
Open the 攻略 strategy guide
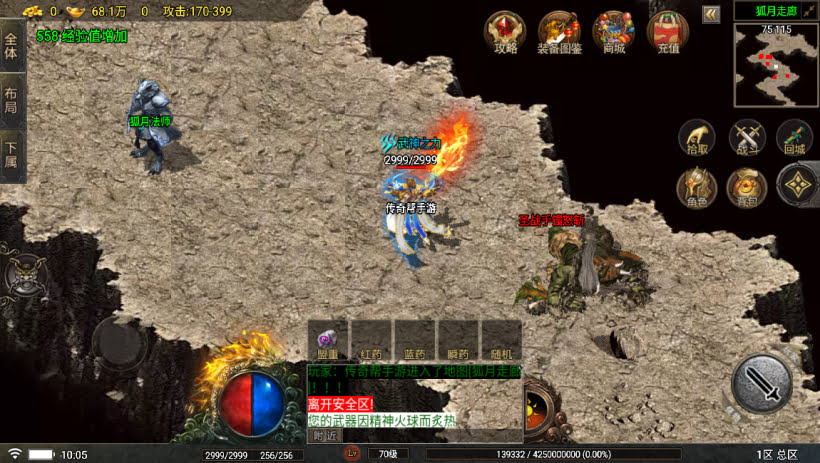pyautogui.click(x=504, y=31)
